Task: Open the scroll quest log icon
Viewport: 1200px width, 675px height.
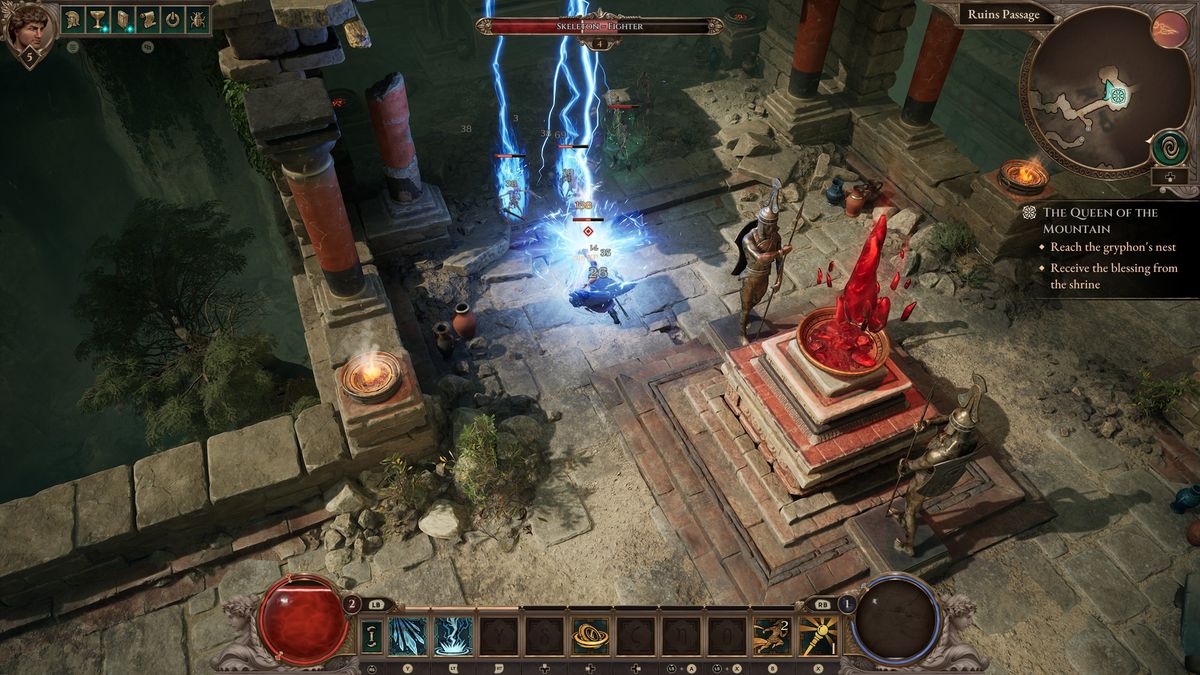Action: click(147, 19)
